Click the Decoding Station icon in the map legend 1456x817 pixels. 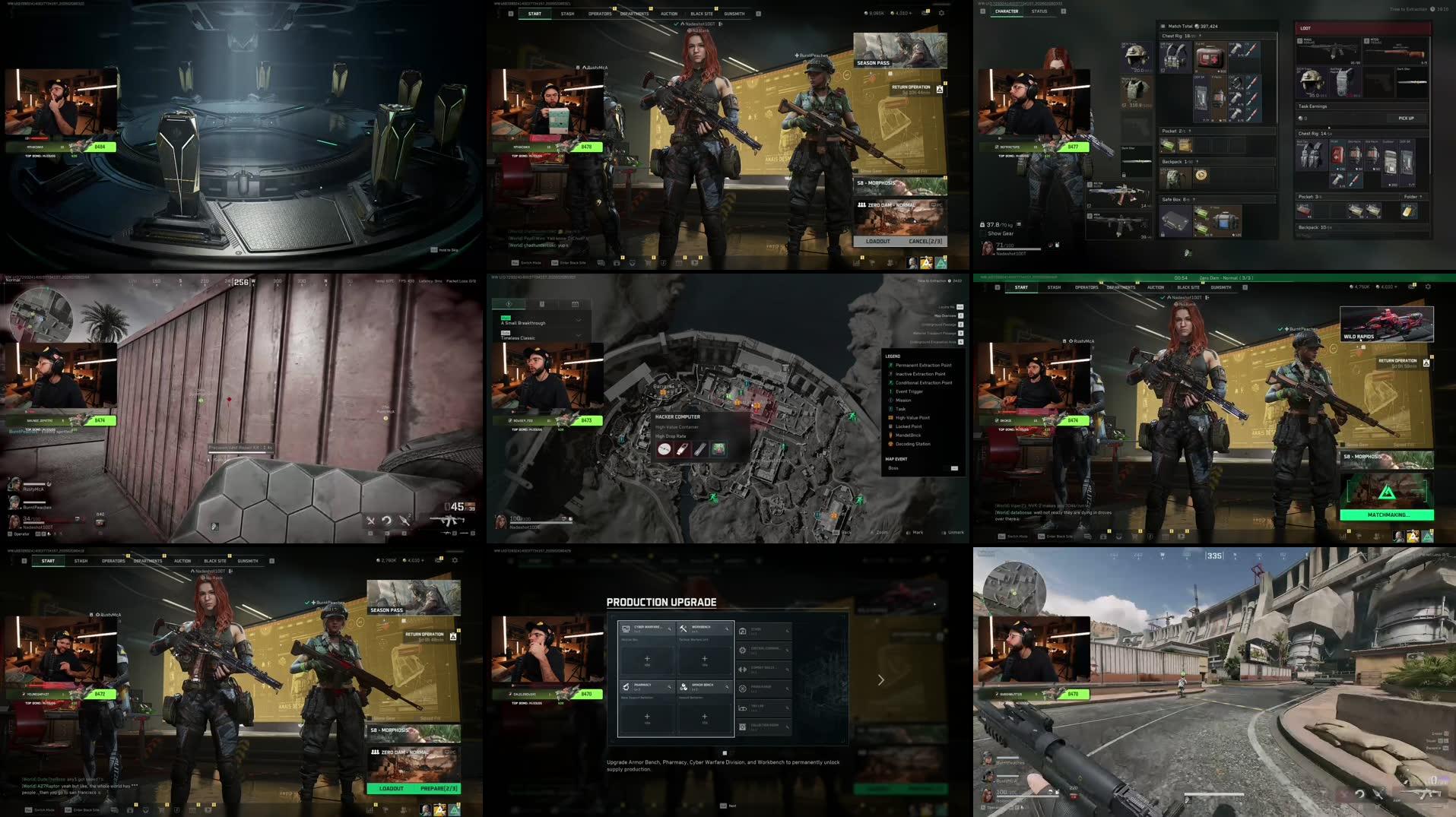[891, 444]
